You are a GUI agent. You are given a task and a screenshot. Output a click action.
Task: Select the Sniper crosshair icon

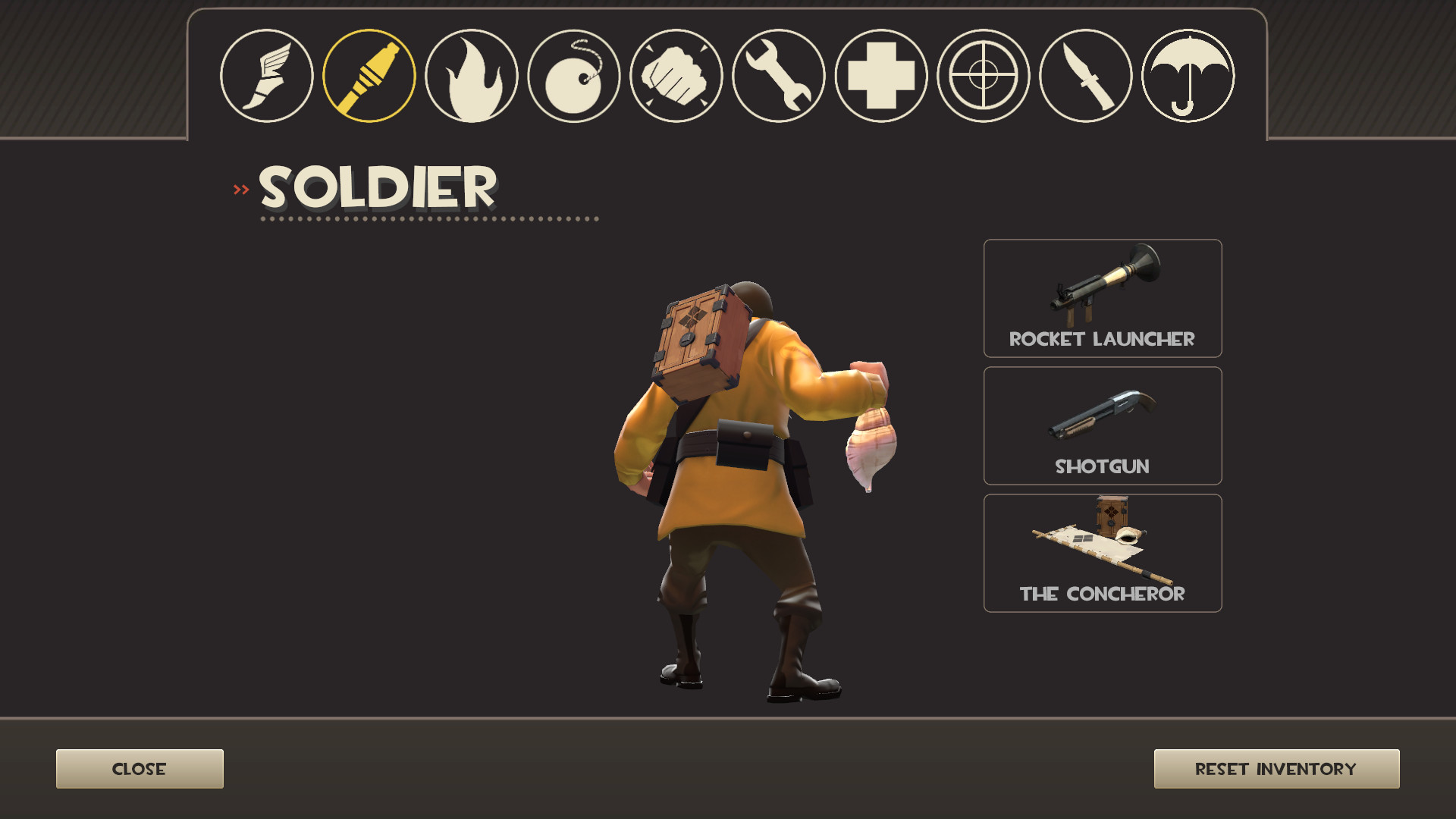pos(981,75)
